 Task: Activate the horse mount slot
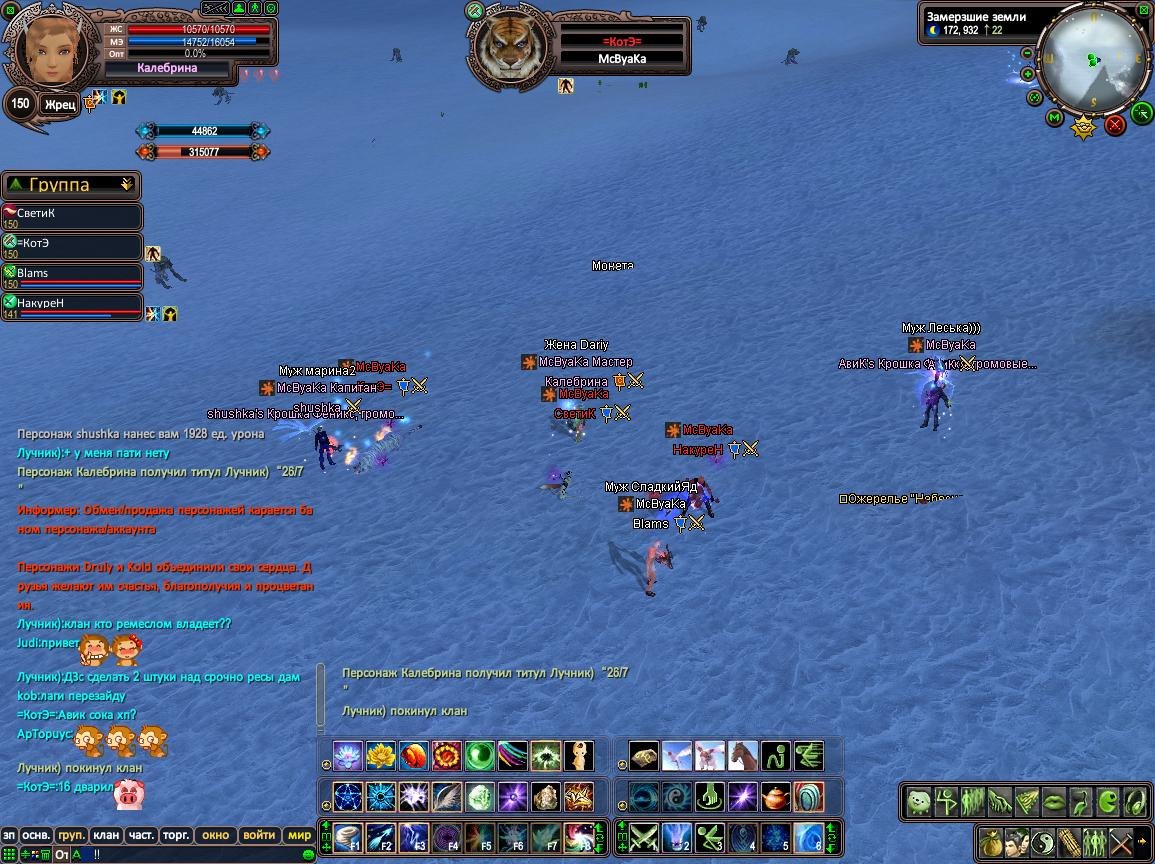(743, 756)
